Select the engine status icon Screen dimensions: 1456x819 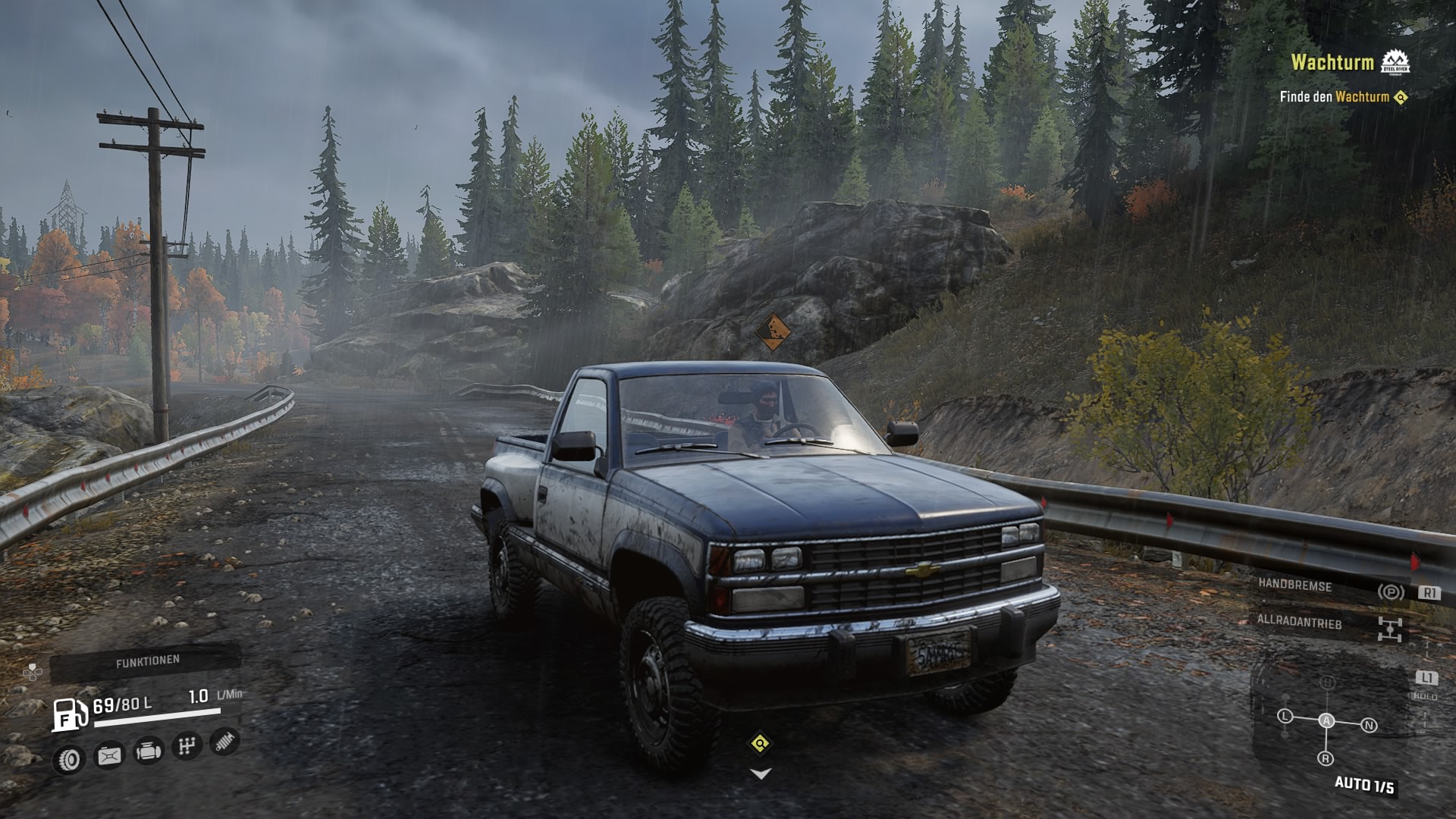point(148,752)
